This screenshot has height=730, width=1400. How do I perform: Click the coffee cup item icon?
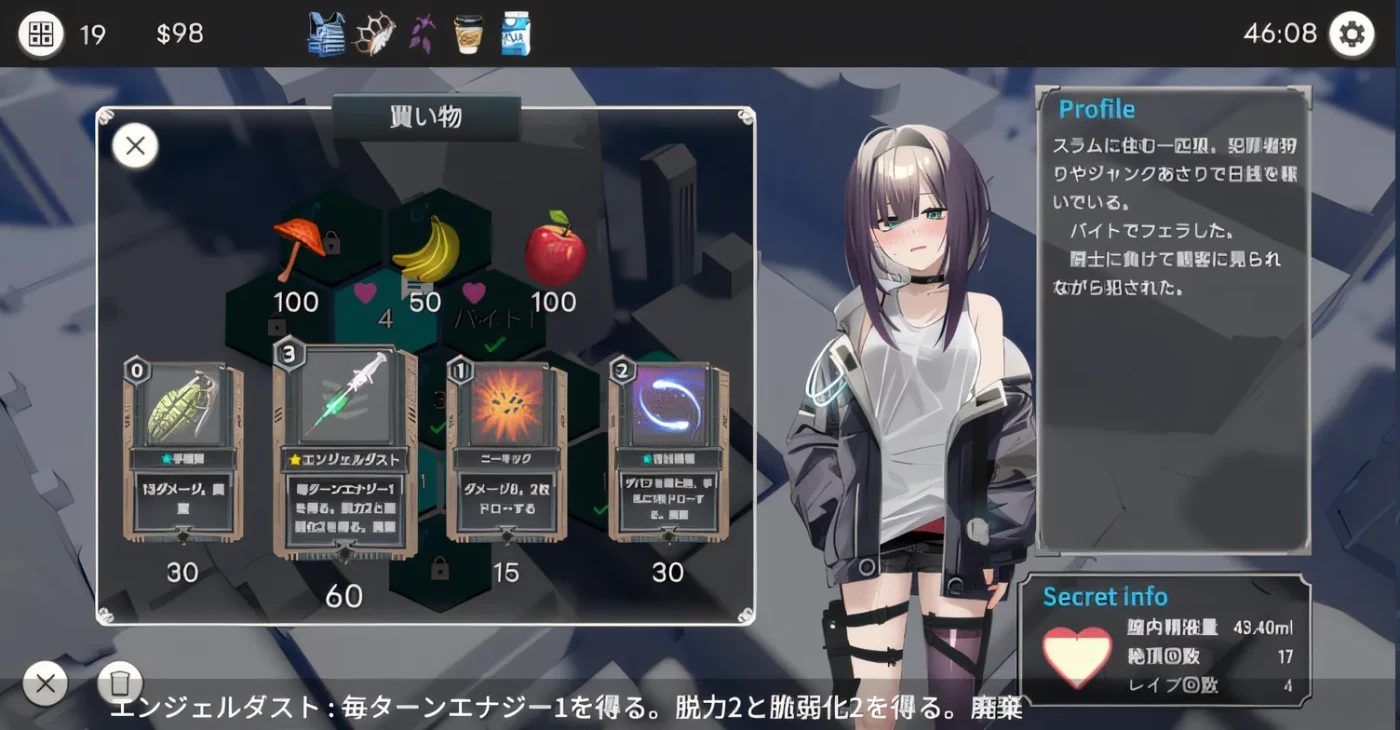pyautogui.click(x=468, y=34)
